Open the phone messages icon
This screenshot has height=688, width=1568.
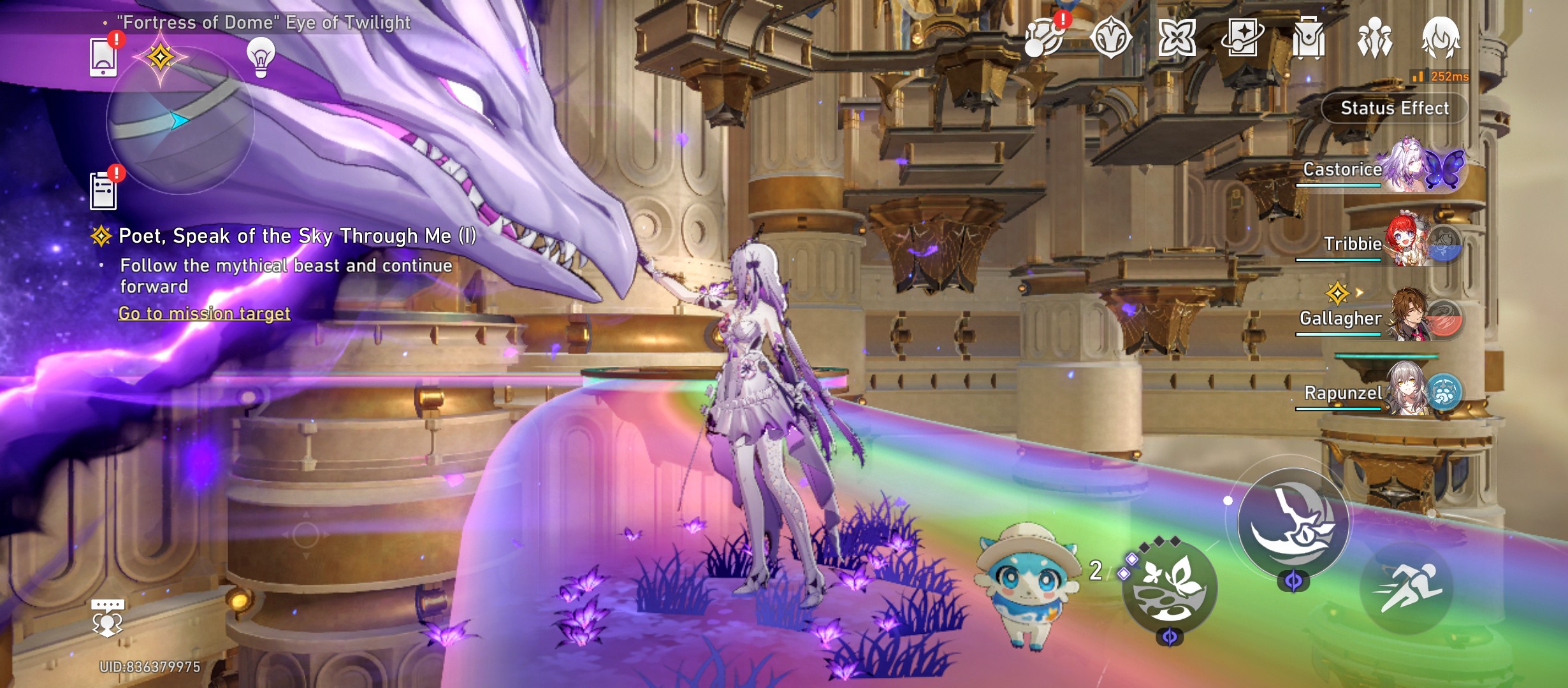coord(104,57)
